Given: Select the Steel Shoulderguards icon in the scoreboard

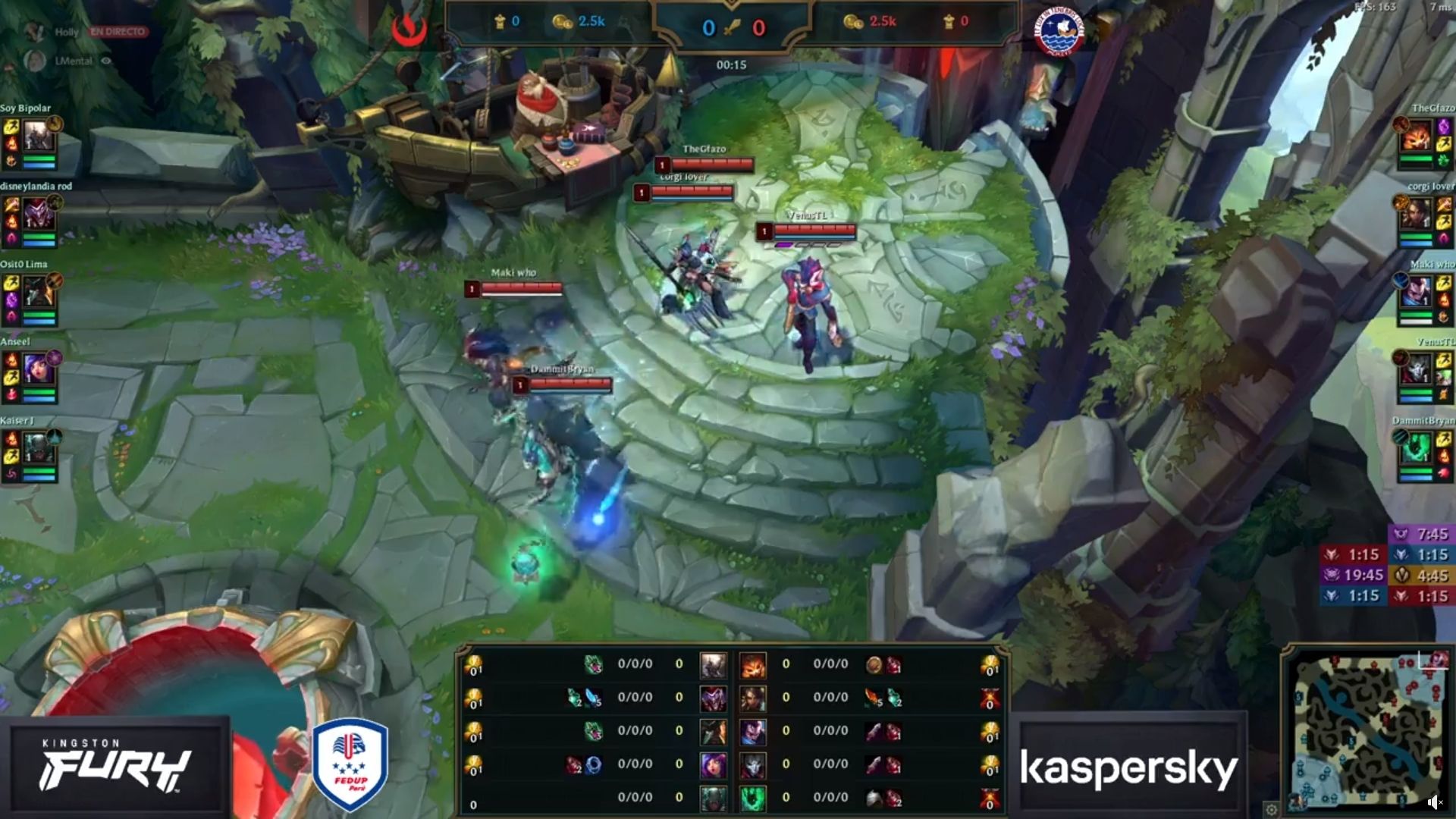Looking at the screenshot, I should tap(874, 798).
